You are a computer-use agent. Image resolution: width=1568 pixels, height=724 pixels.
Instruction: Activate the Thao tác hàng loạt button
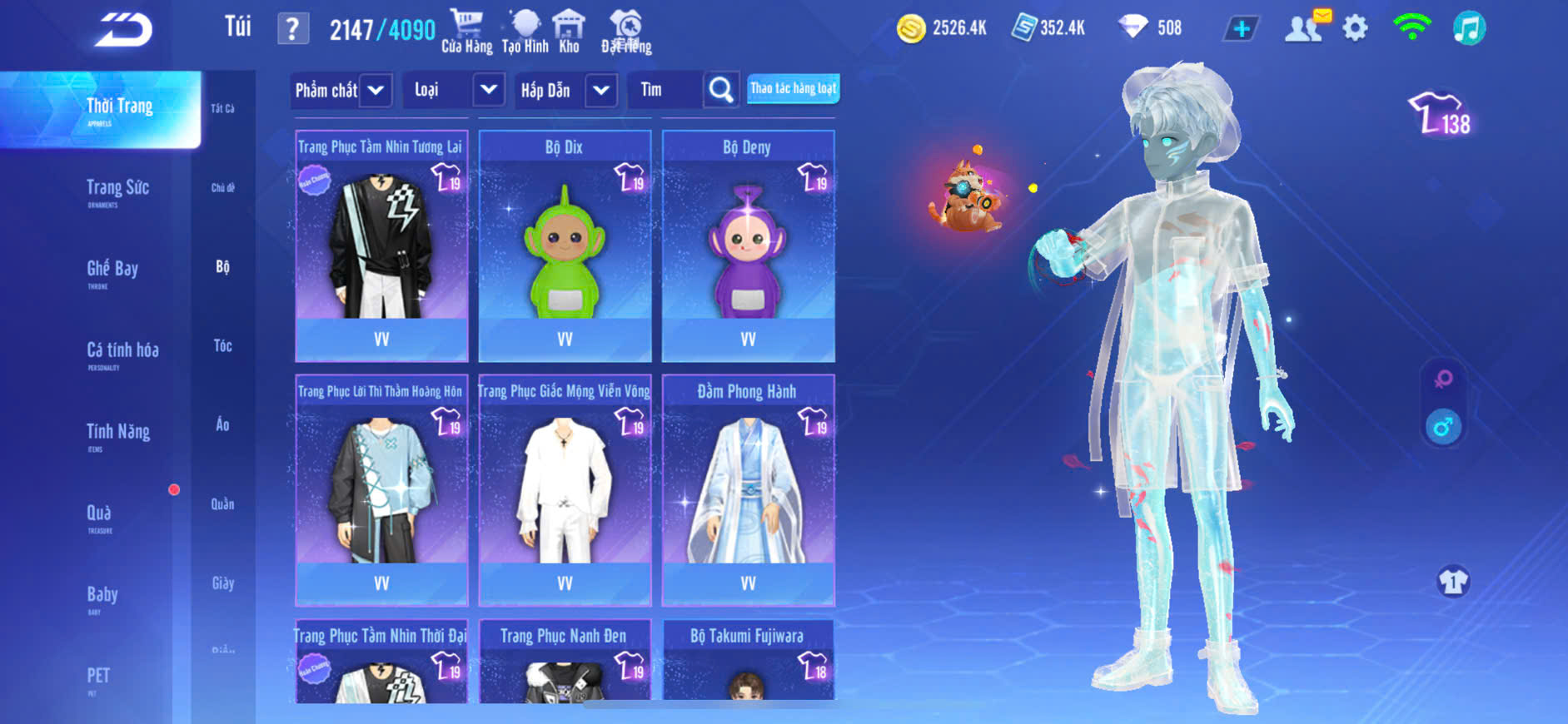(x=793, y=88)
